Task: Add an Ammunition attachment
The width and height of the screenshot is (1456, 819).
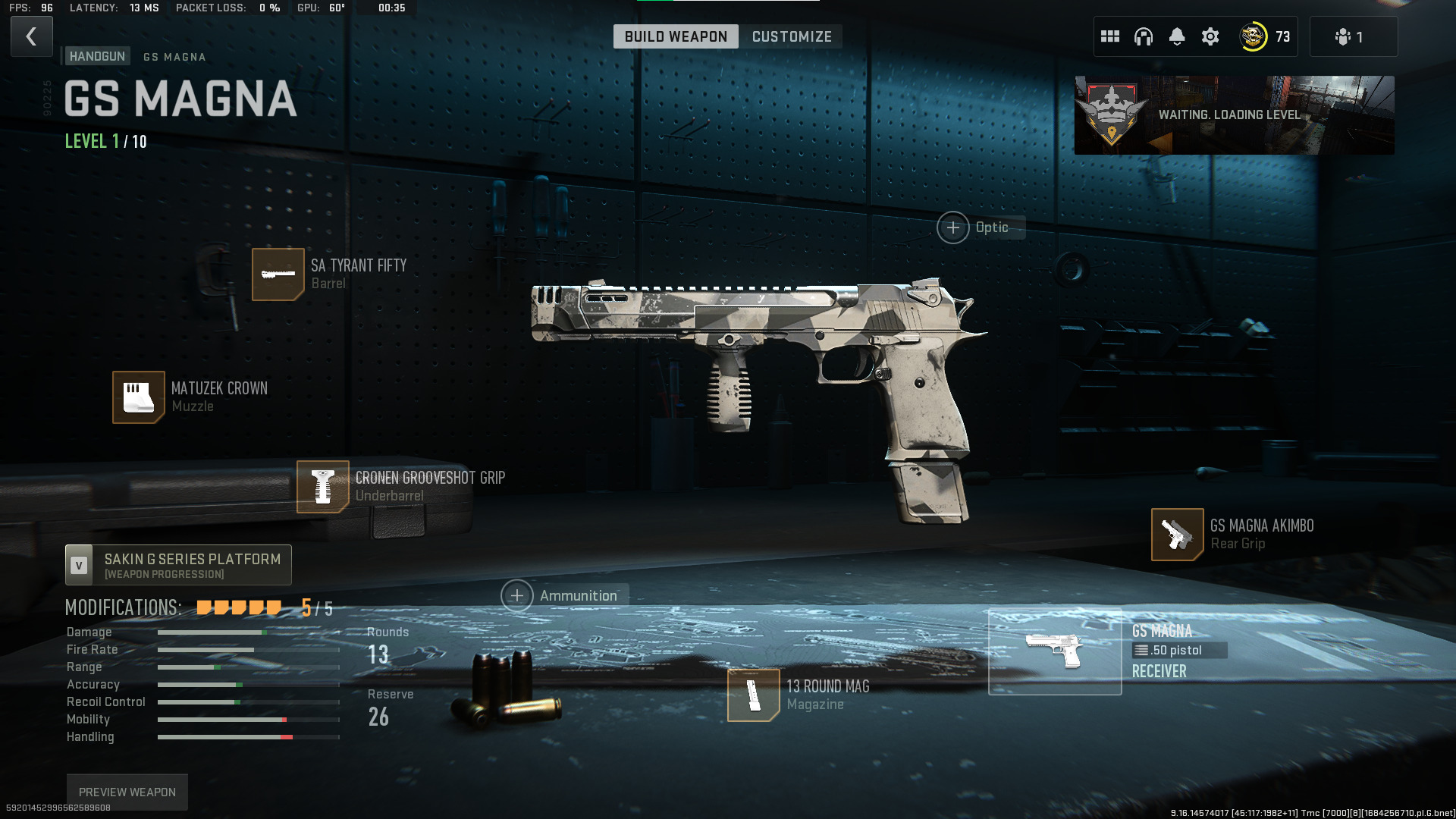Action: pos(517,596)
